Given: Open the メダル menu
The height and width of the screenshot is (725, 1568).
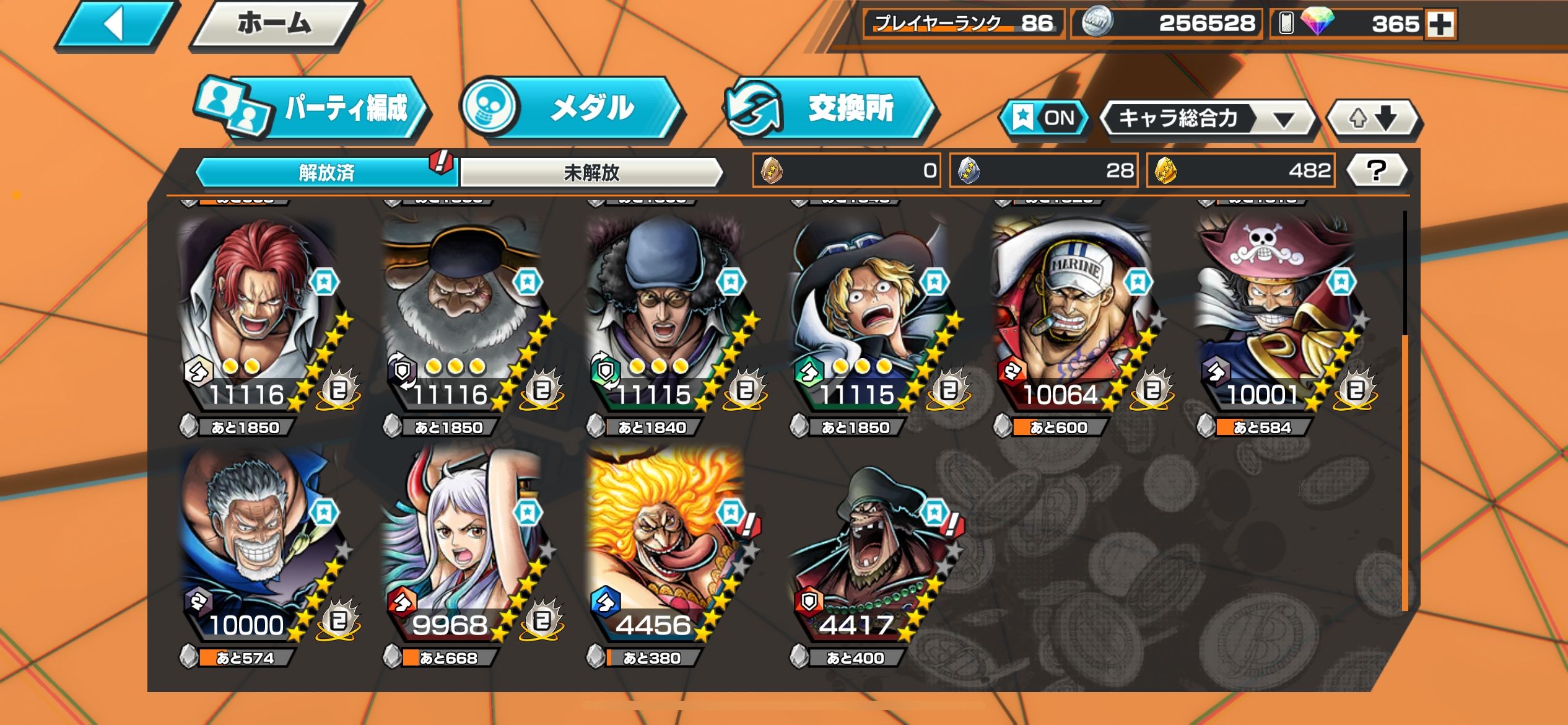Looking at the screenshot, I should [x=573, y=108].
